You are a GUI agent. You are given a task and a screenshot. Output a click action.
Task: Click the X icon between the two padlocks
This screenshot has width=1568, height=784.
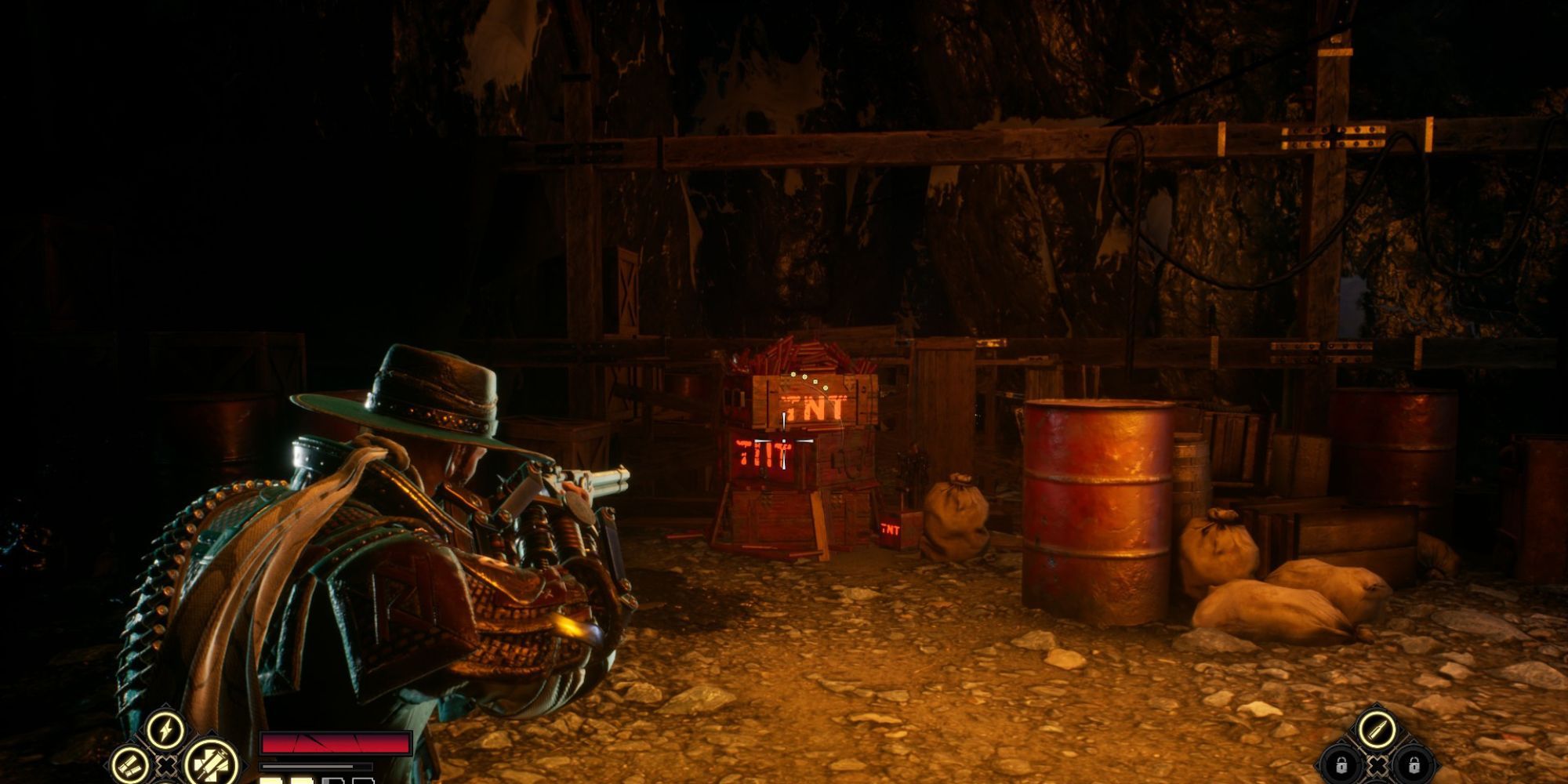pos(1377,768)
